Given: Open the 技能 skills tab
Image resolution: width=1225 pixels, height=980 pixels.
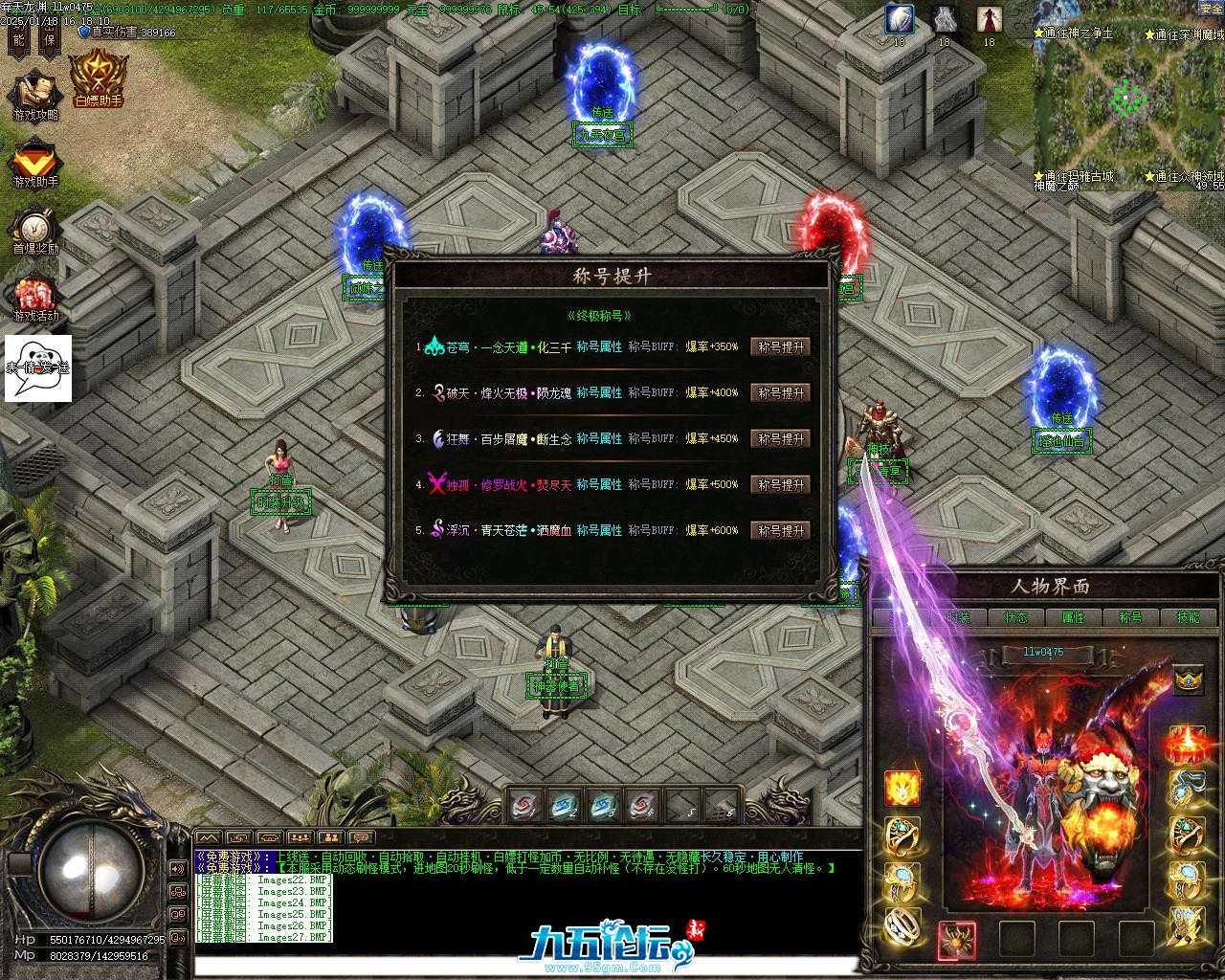Looking at the screenshot, I should pos(1188,617).
